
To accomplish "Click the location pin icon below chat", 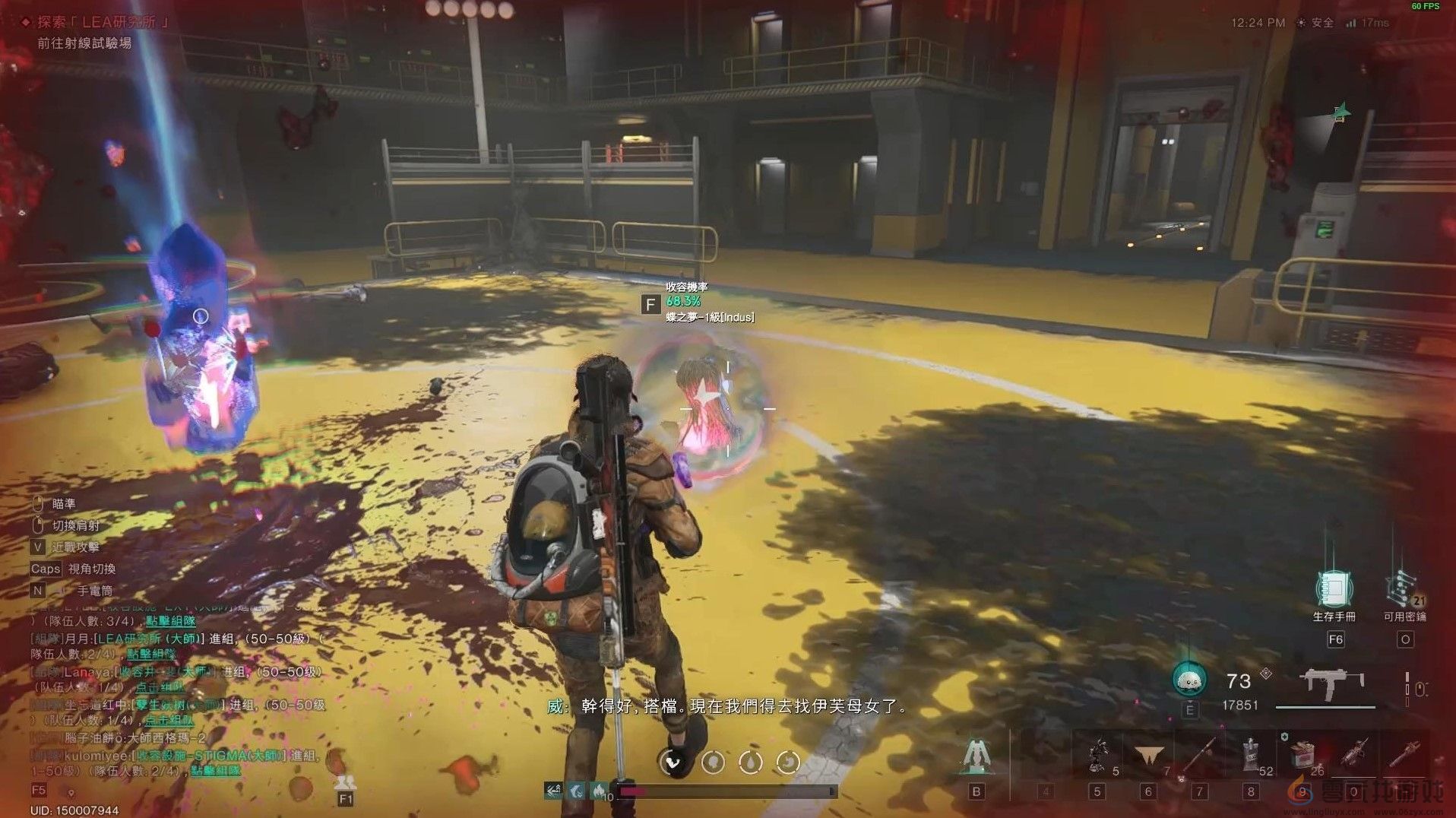I will point(71,792).
